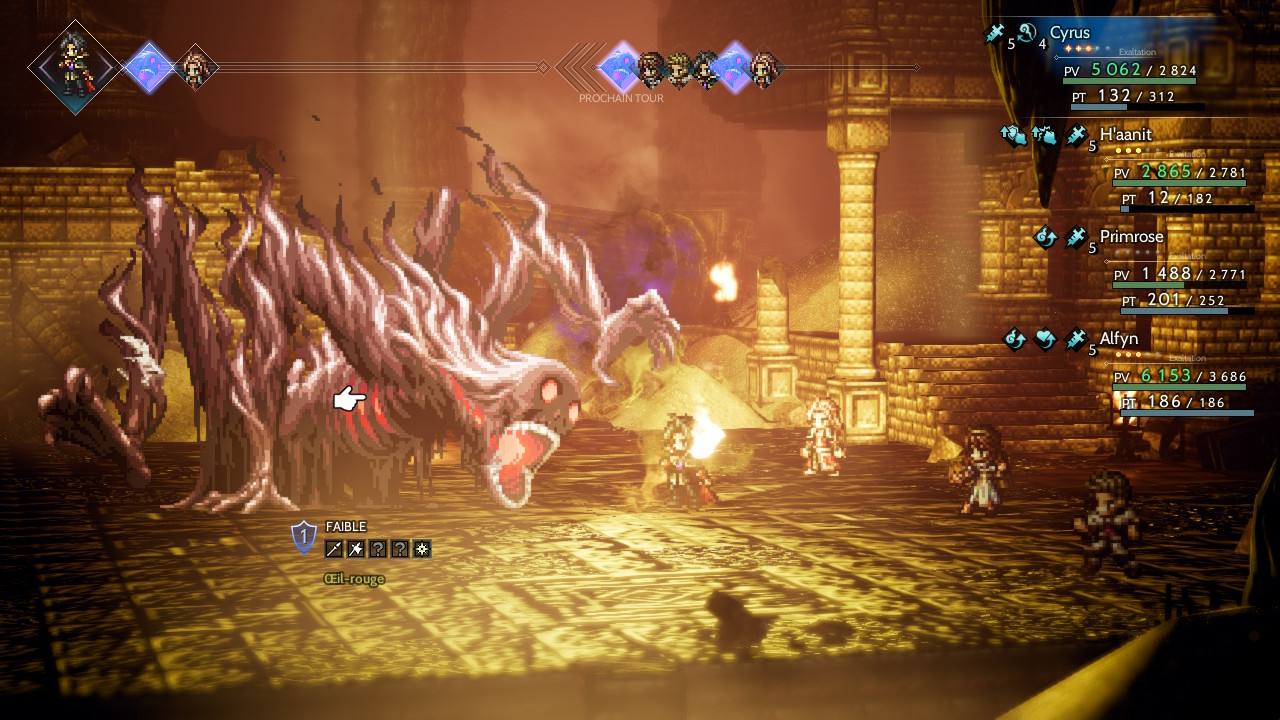Choose Alfyn in the party list

[1120, 339]
